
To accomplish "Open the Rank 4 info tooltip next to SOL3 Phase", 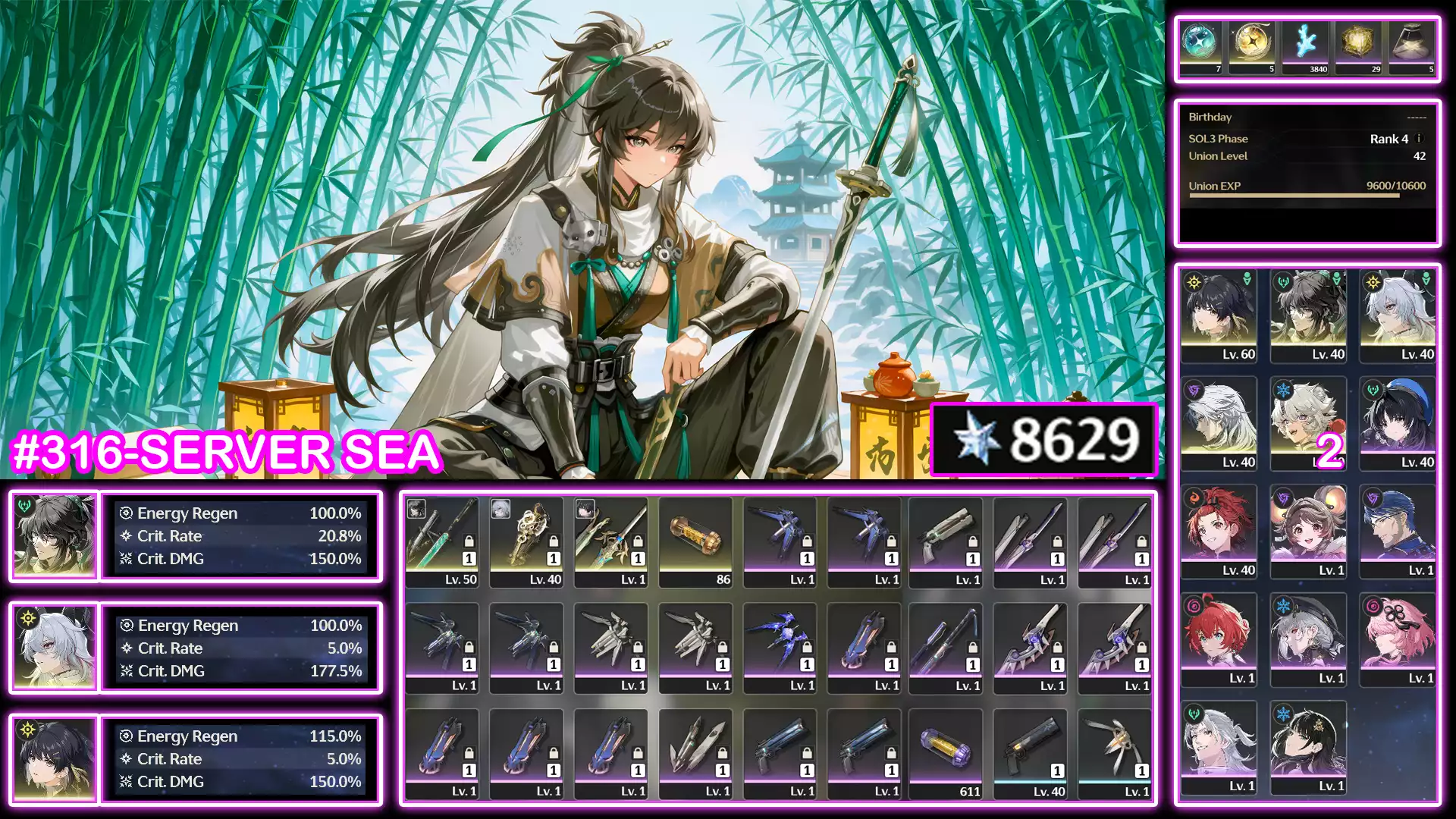I will tap(1420, 139).
